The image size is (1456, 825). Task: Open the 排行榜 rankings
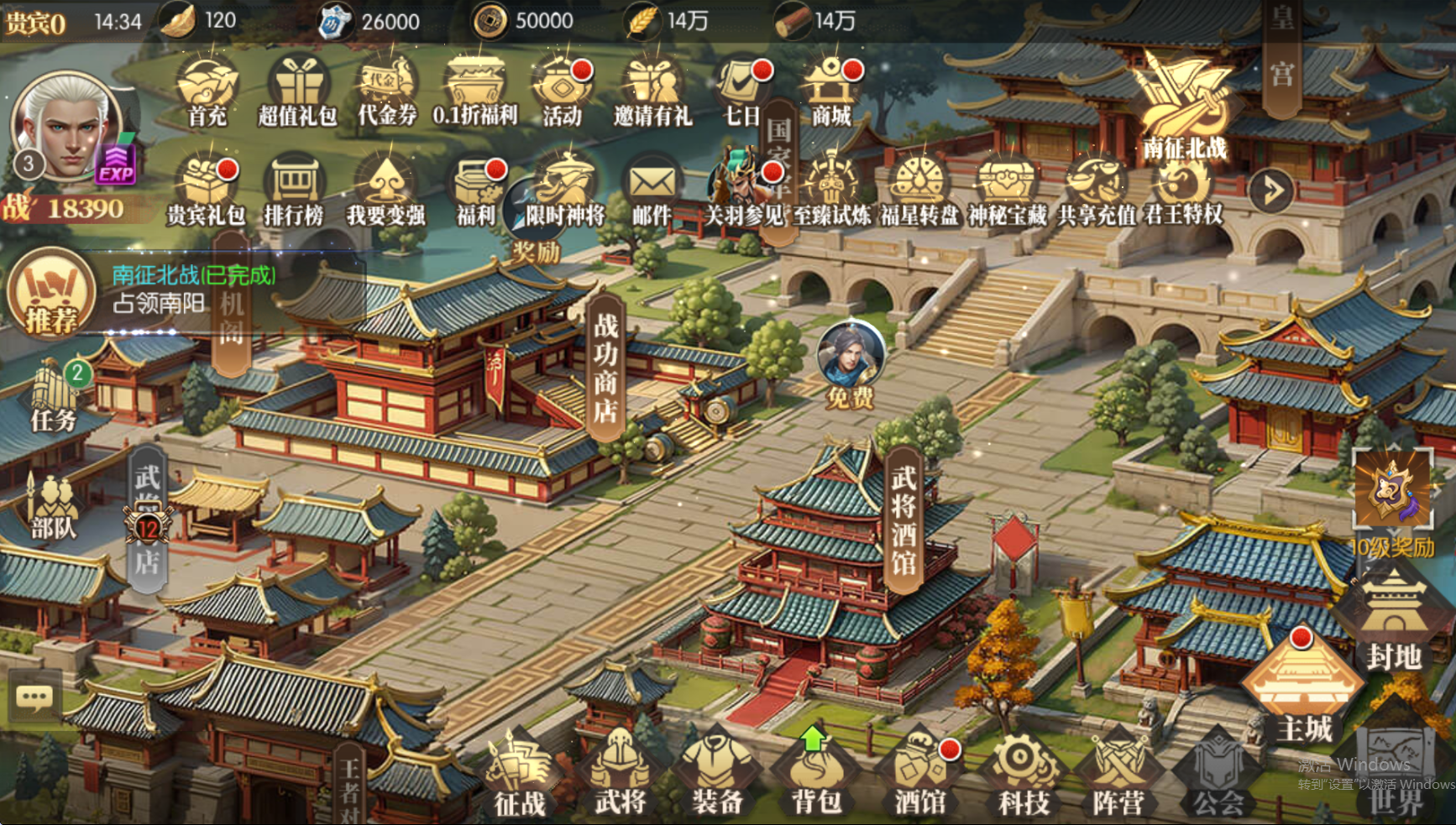[x=294, y=190]
